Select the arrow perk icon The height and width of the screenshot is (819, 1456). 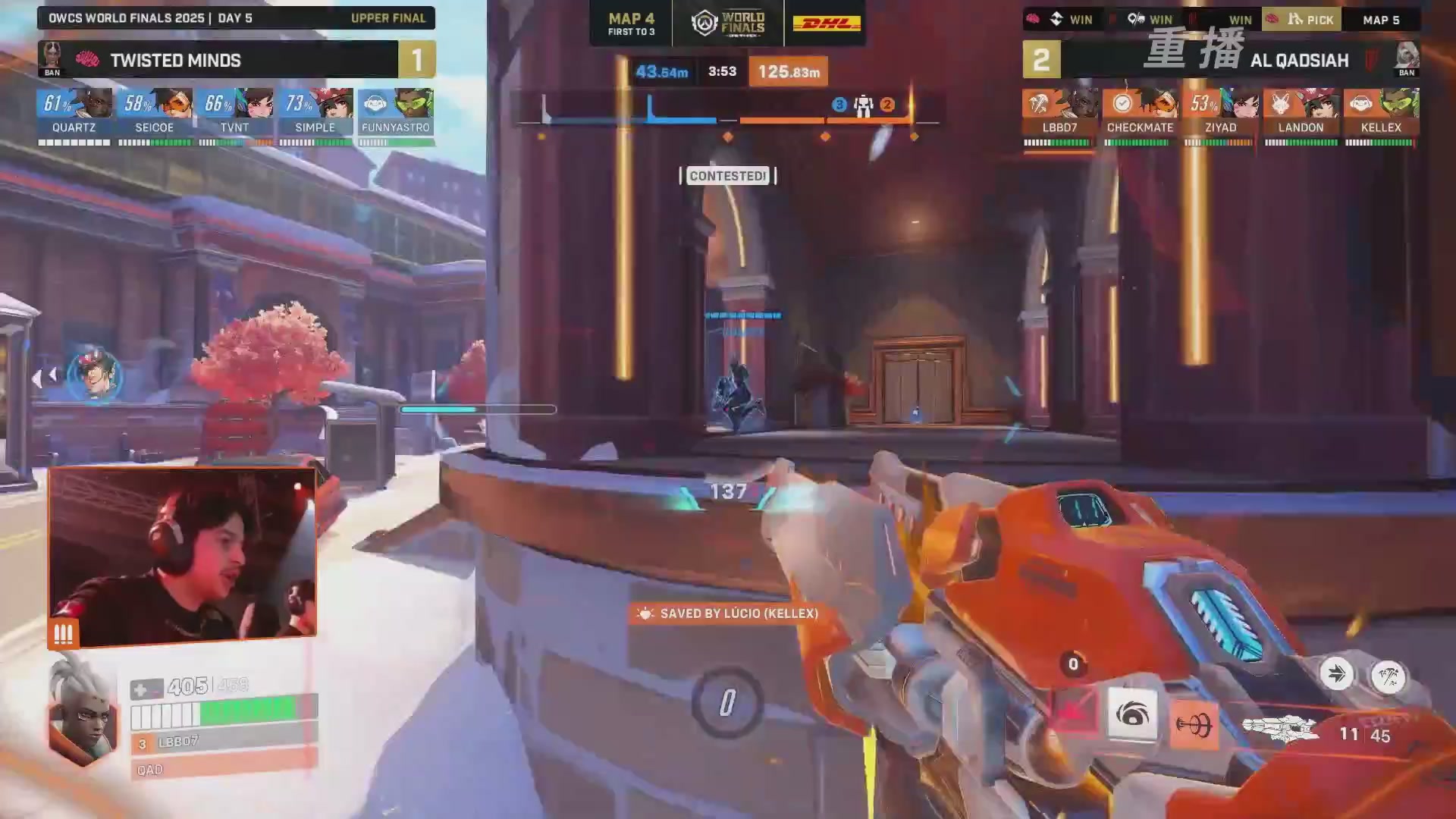point(1336,674)
